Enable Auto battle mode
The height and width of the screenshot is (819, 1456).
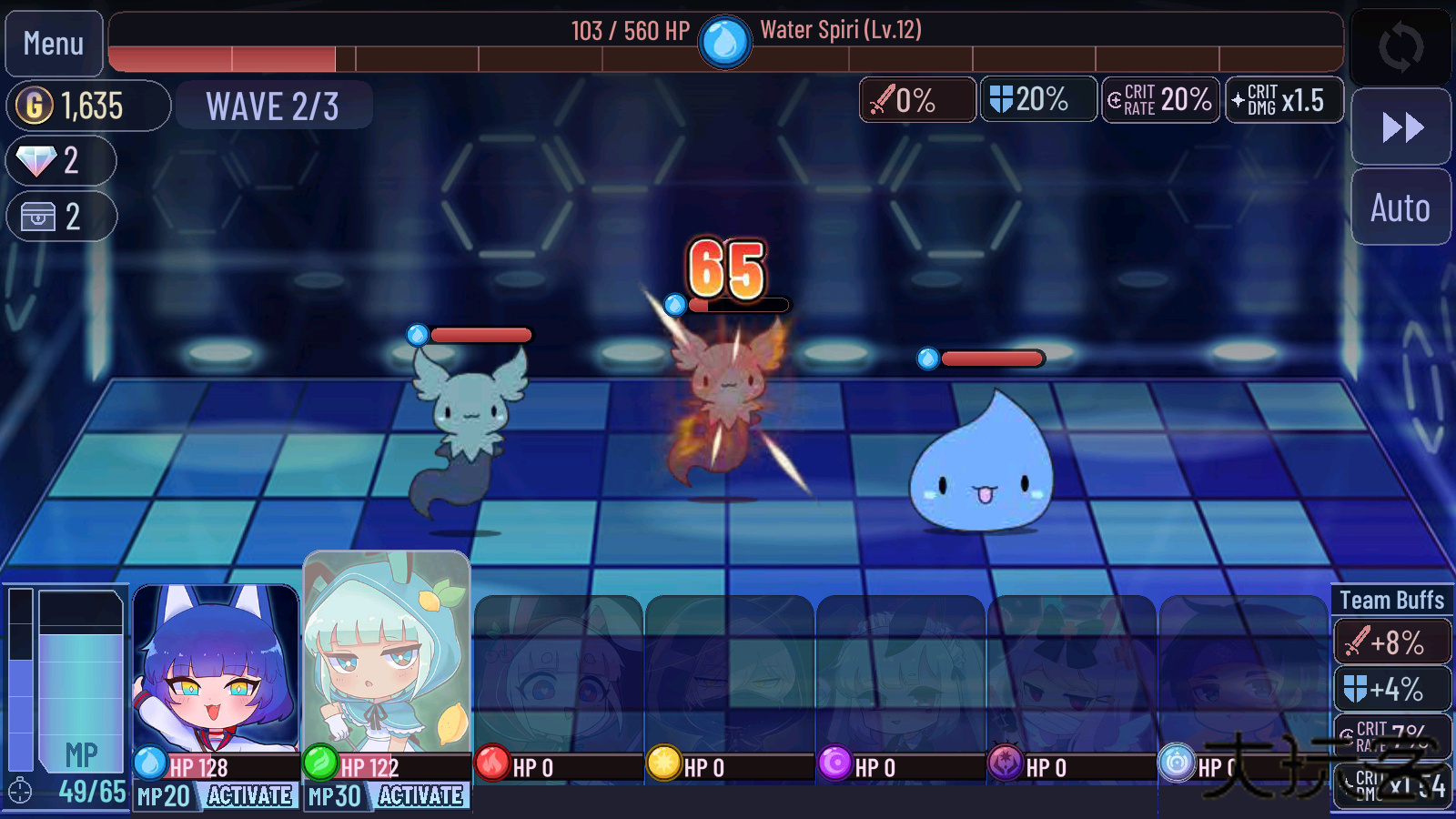pos(1400,207)
